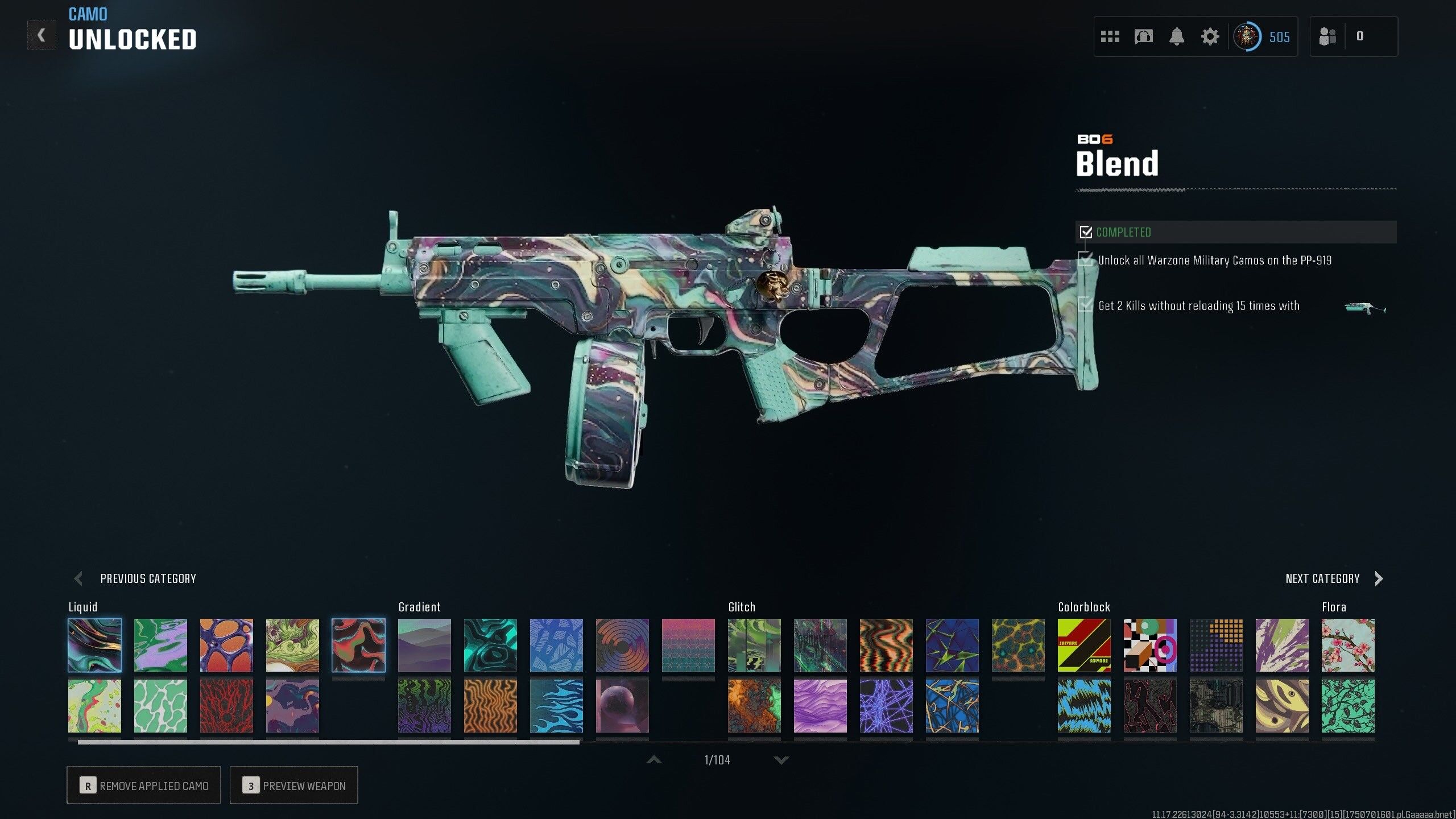Open the social friends panel
The image size is (1456, 819).
[x=1327, y=36]
